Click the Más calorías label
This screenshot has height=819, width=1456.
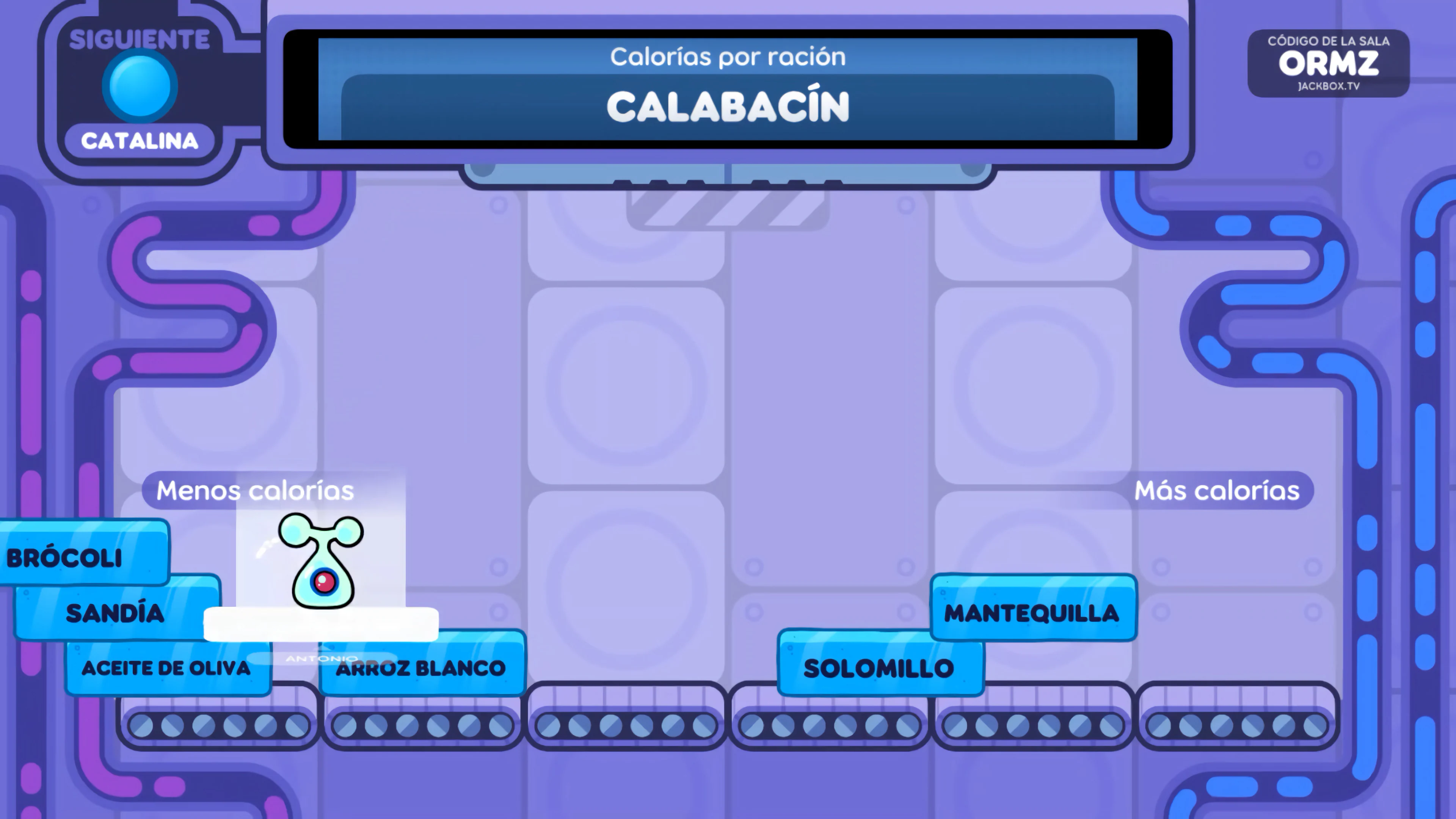(x=1218, y=490)
